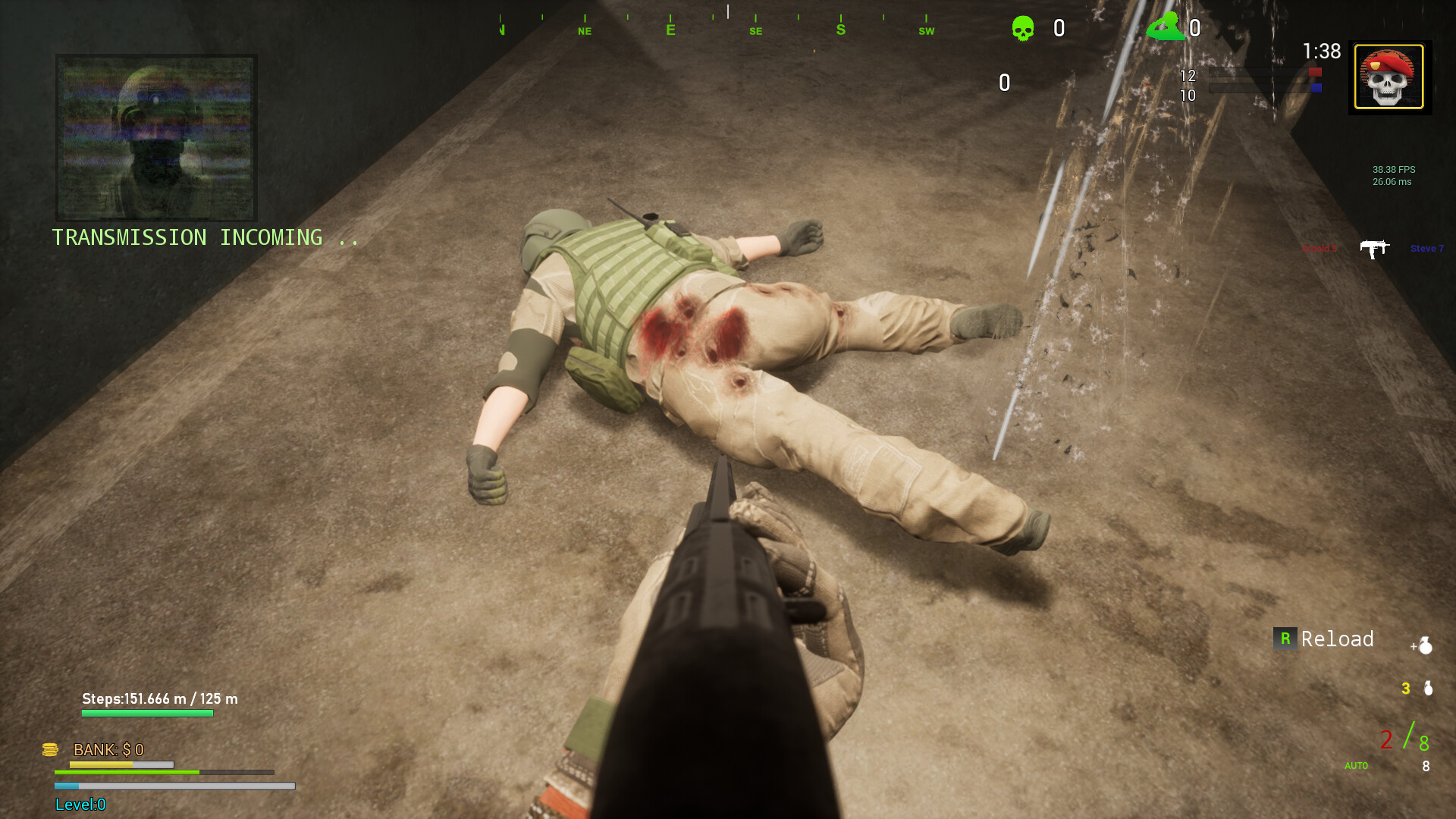Viewport: 1456px width, 819px height.
Task: Toggle the 38.38 FPS performance display
Action: click(x=1395, y=176)
